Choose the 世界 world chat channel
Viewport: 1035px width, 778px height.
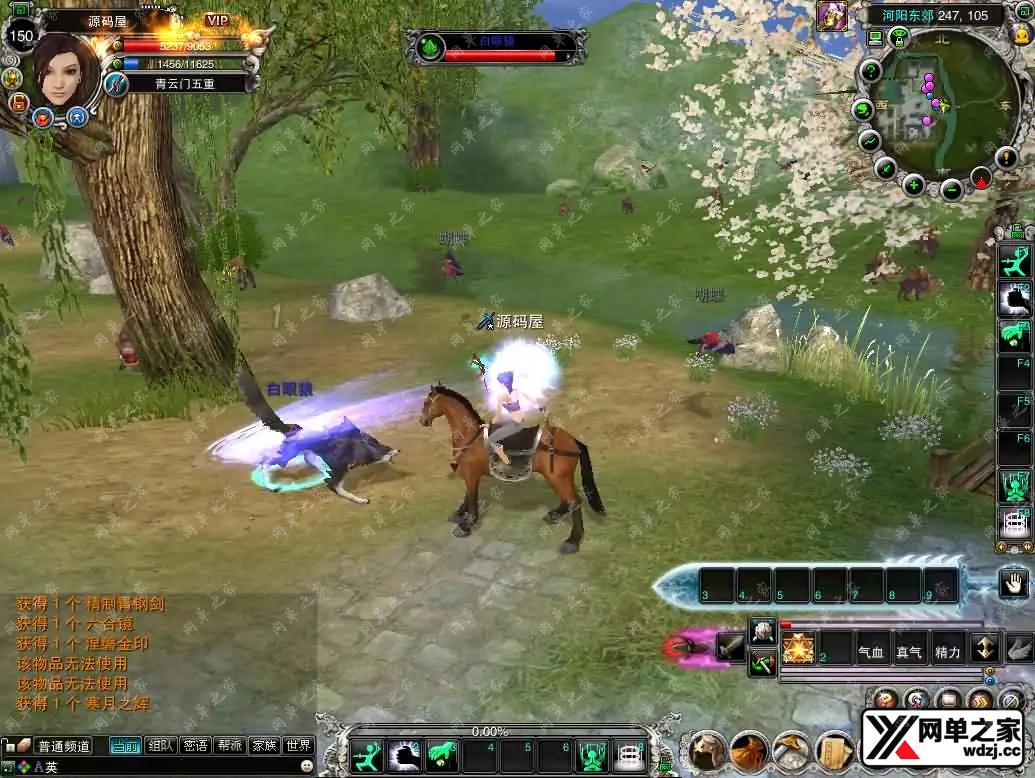tap(298, 746)
